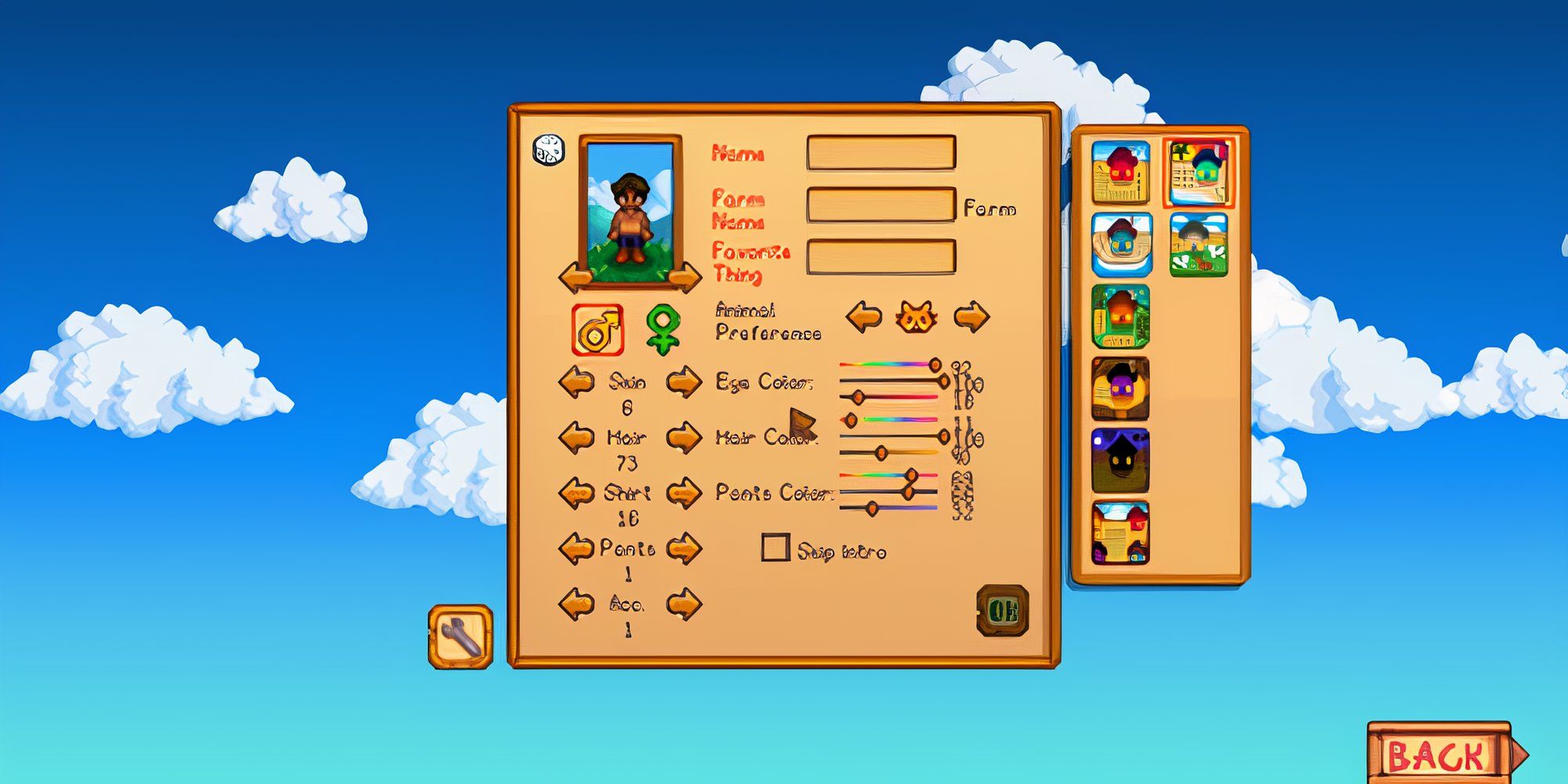Toggle the Skip Intro checkbox
This screenshot has height=784, width=1568.
775,548
